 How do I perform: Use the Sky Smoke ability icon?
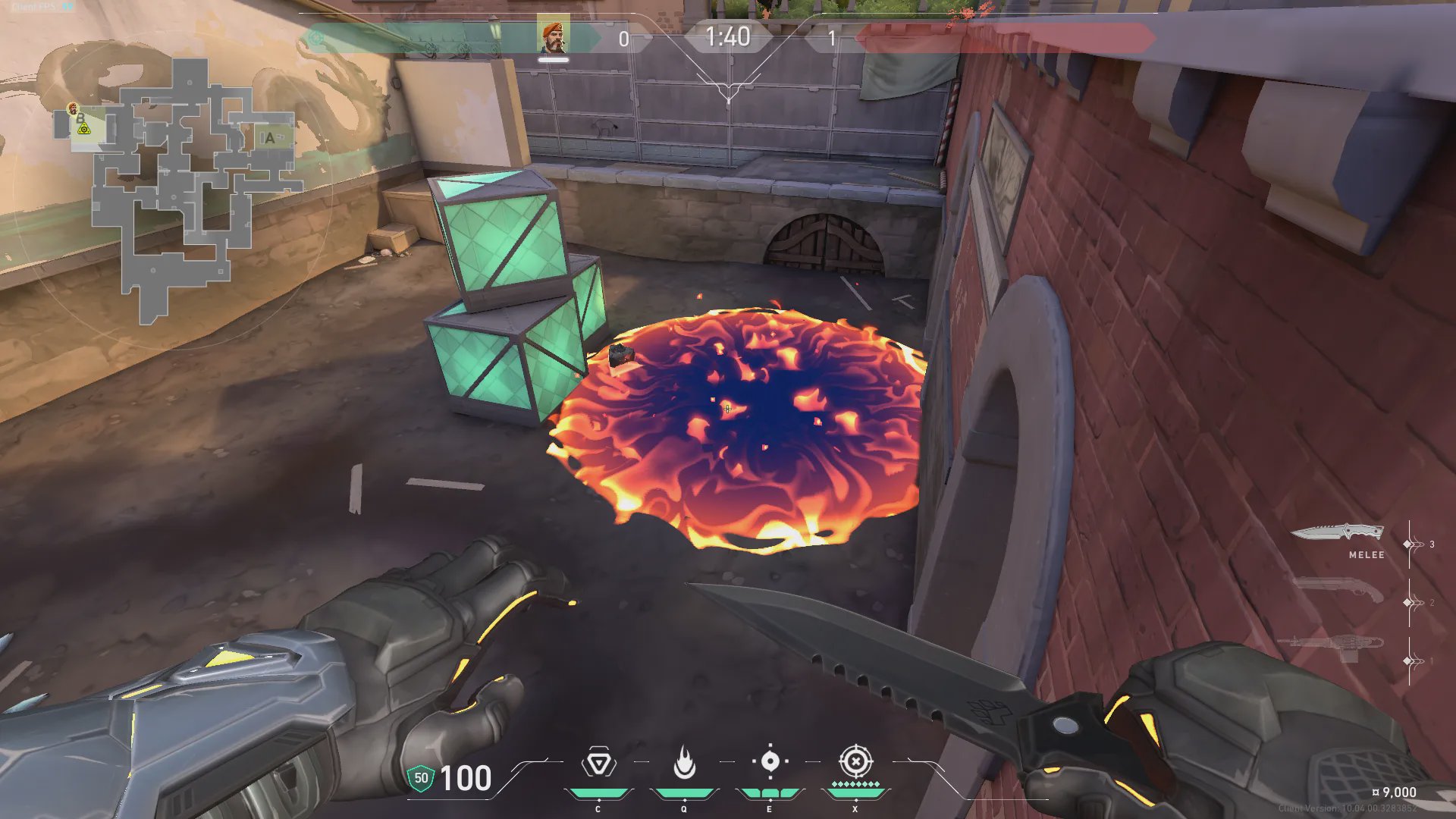click(x=770, y=761)
